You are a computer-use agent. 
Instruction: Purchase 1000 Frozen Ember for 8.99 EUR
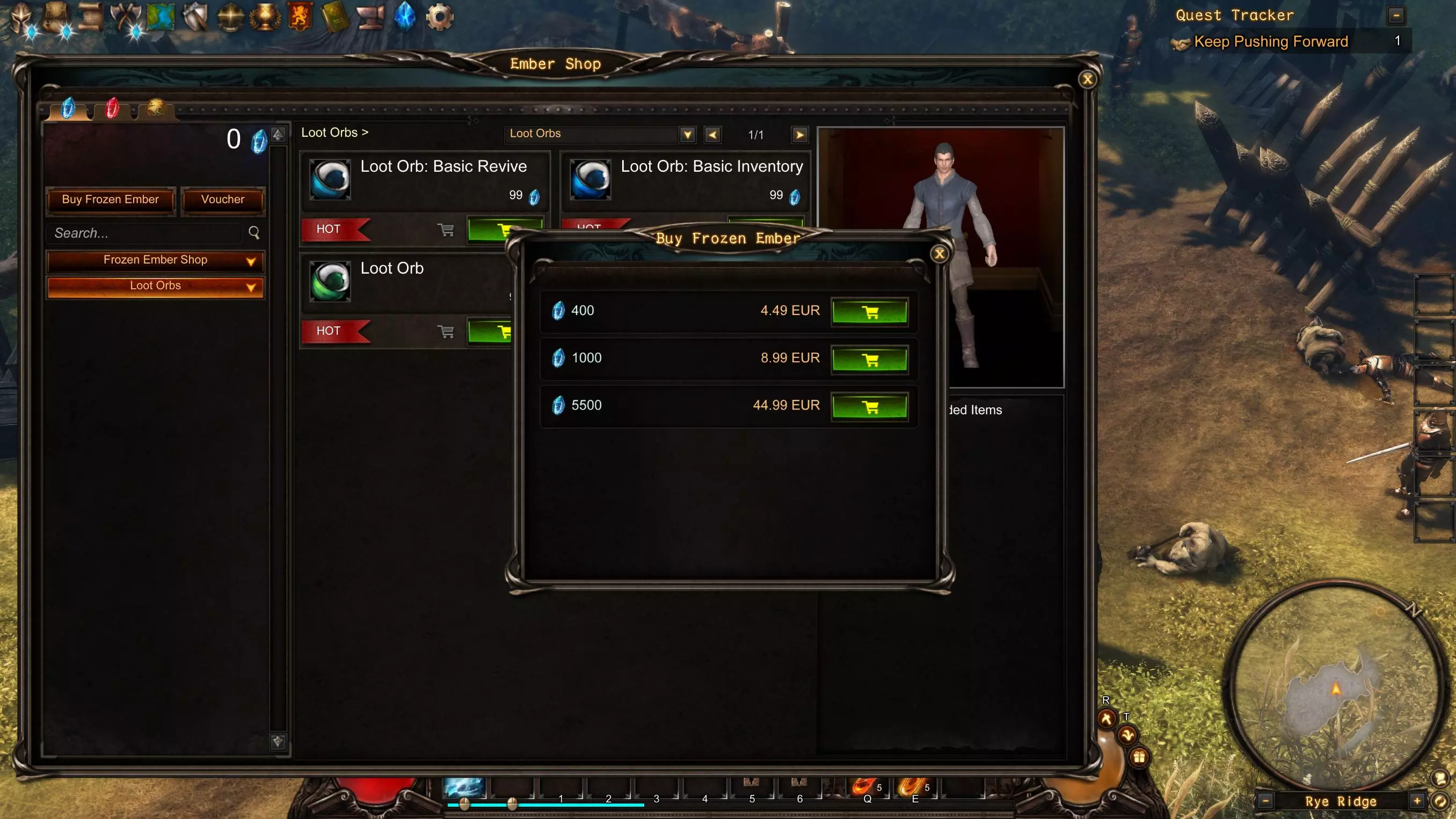(869, 359)
